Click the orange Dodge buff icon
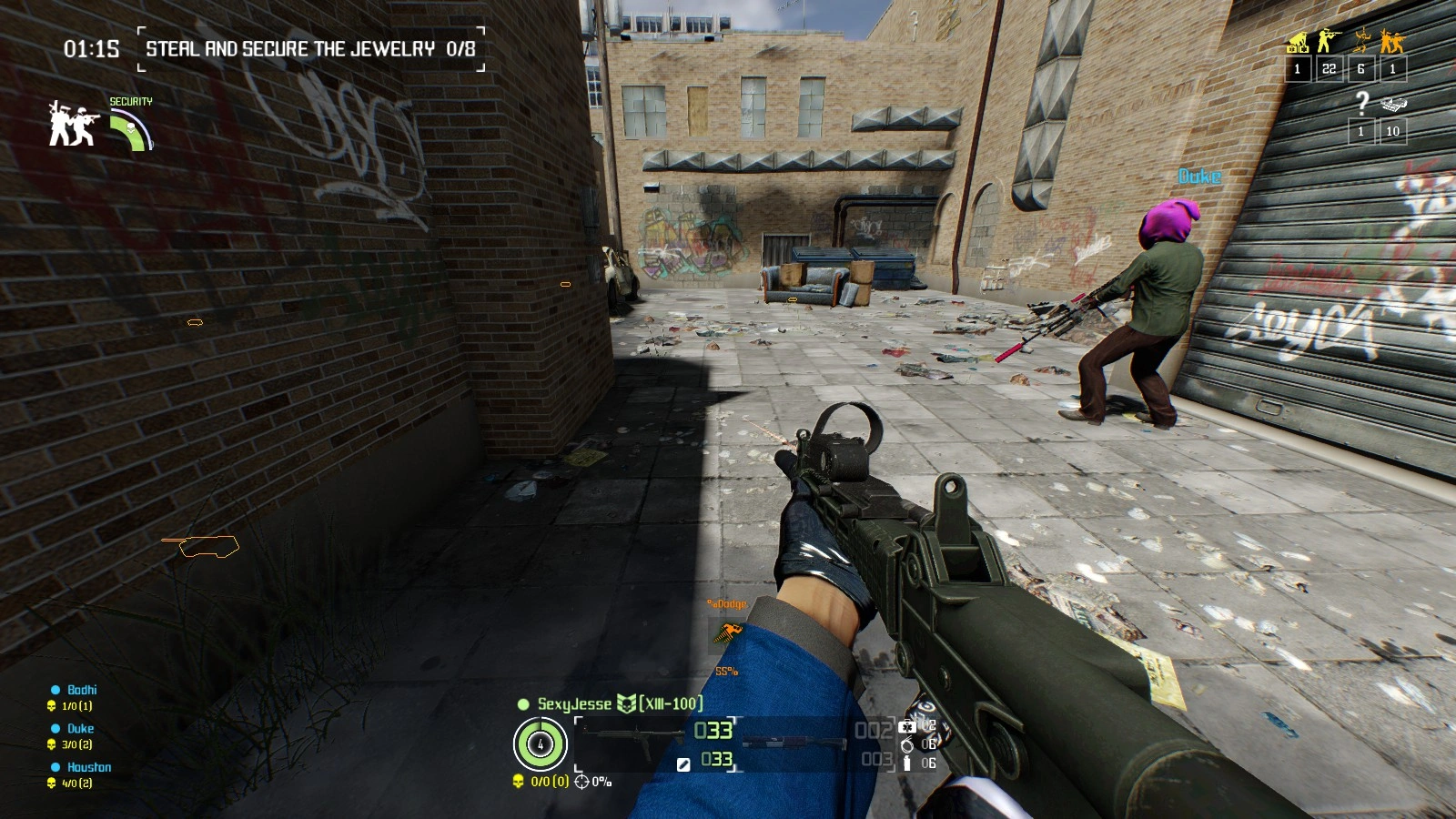Viewport: 1456px width, 819px height. point(728,631)
